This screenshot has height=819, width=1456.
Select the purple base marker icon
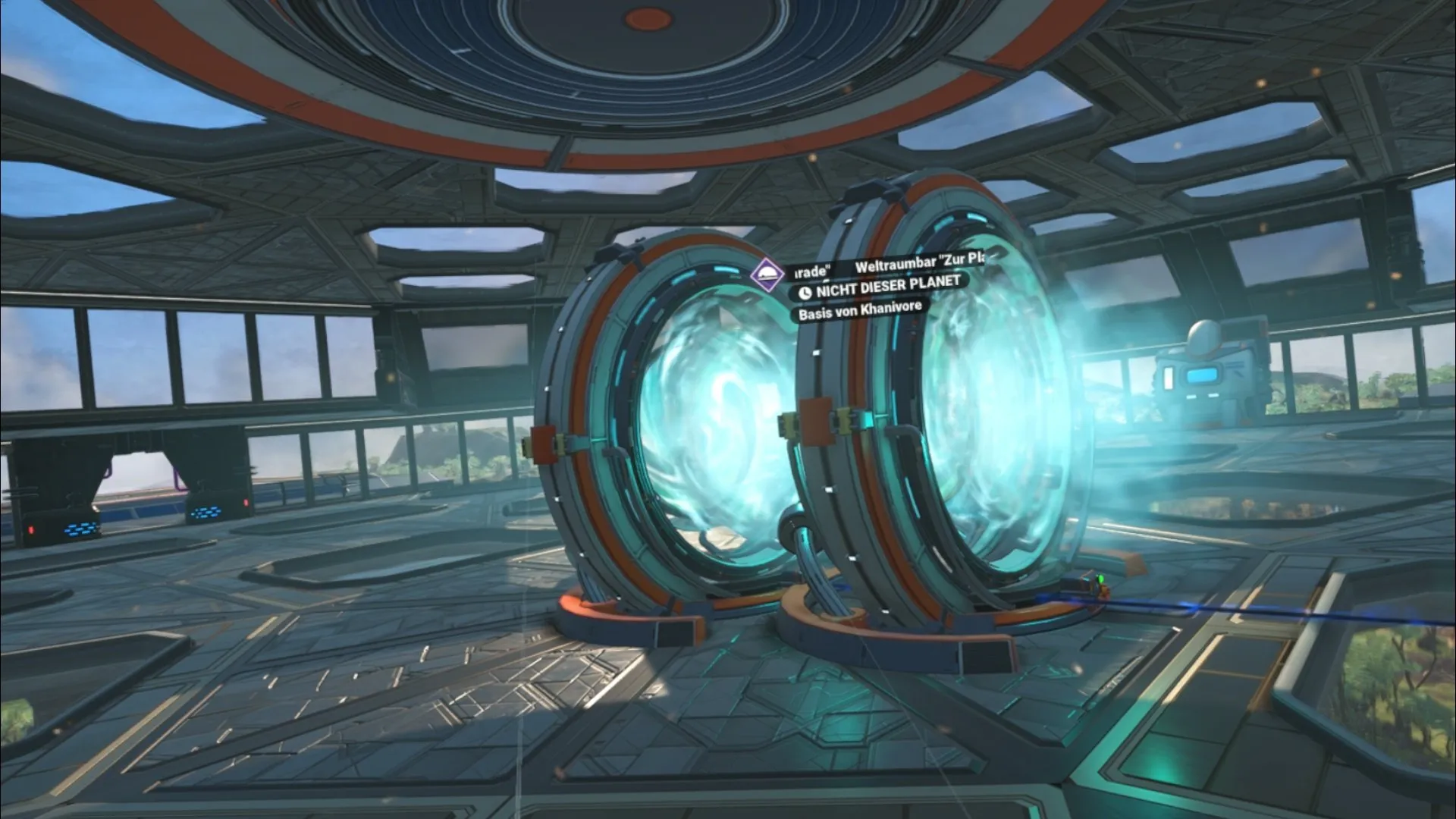pyautogui.click(x=767, y=275)
